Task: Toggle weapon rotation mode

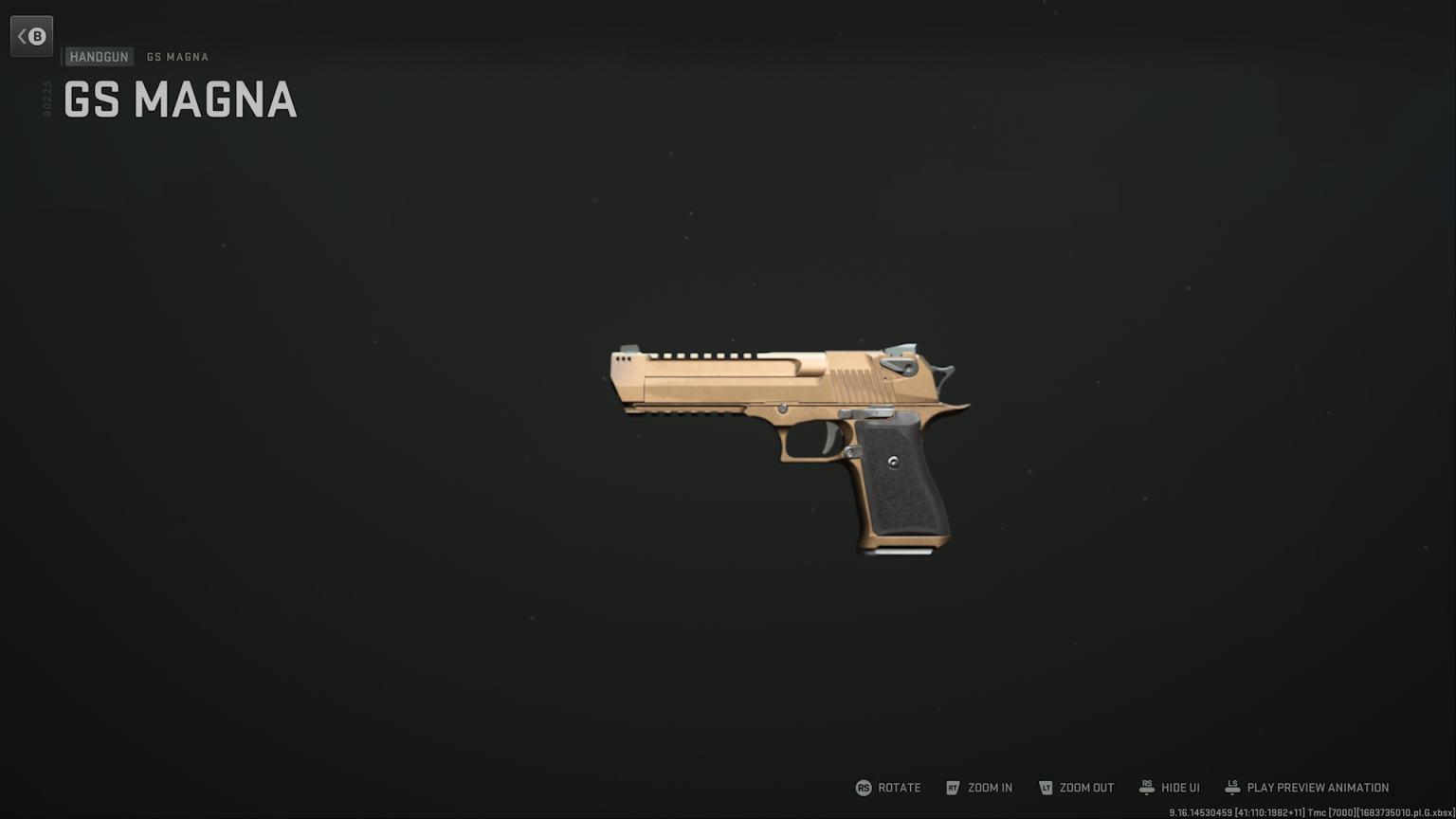Action: (x=887, y=788)
